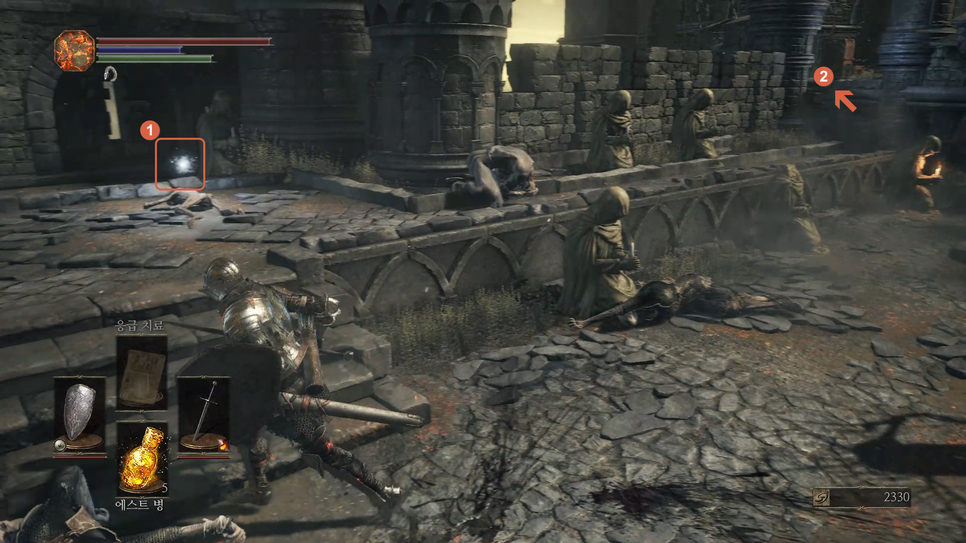
Task: Choose the 응급 치료 spell slot
Action: [141, 372]
